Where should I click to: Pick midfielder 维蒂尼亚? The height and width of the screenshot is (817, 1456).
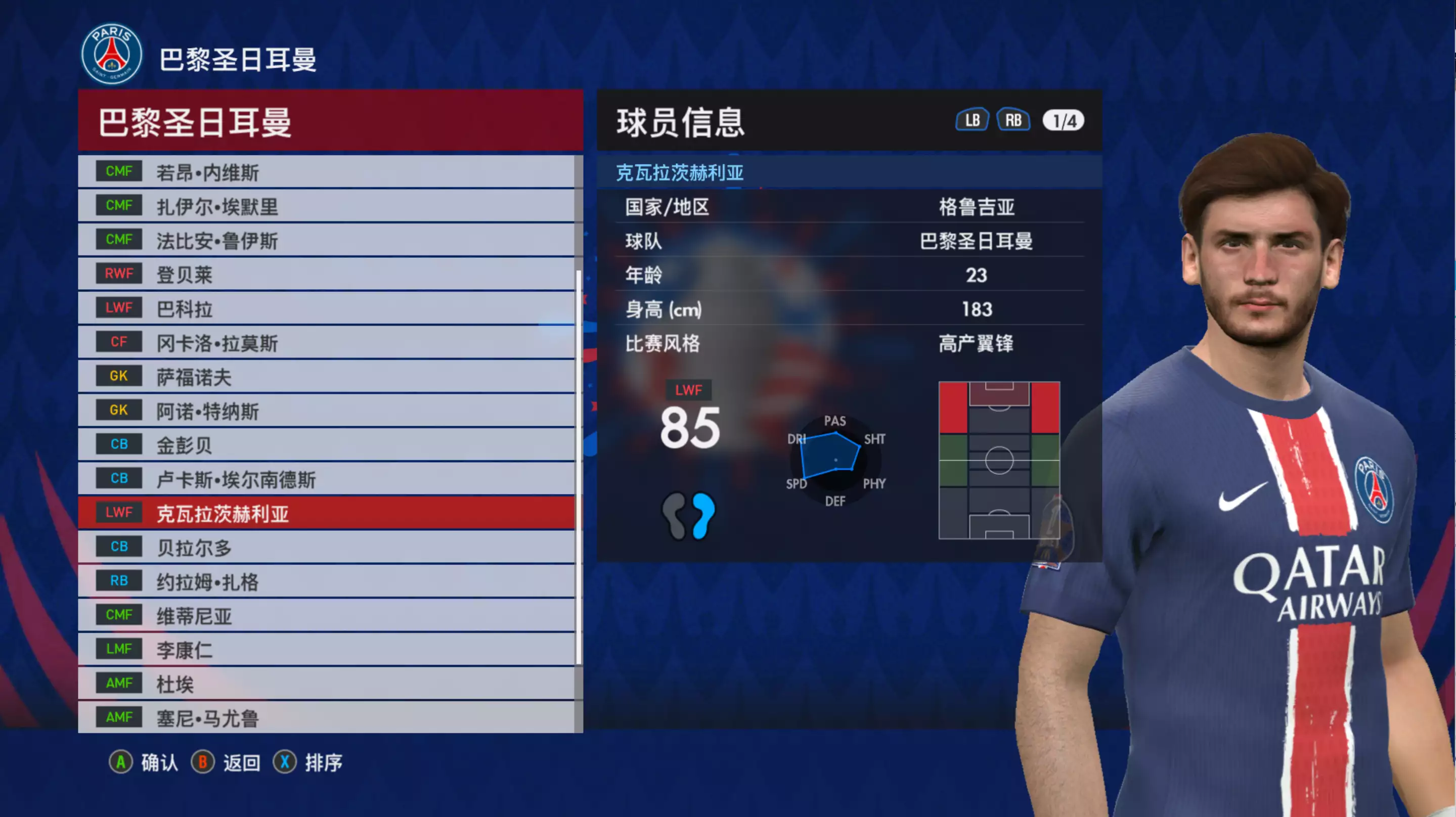coord(326,615)
